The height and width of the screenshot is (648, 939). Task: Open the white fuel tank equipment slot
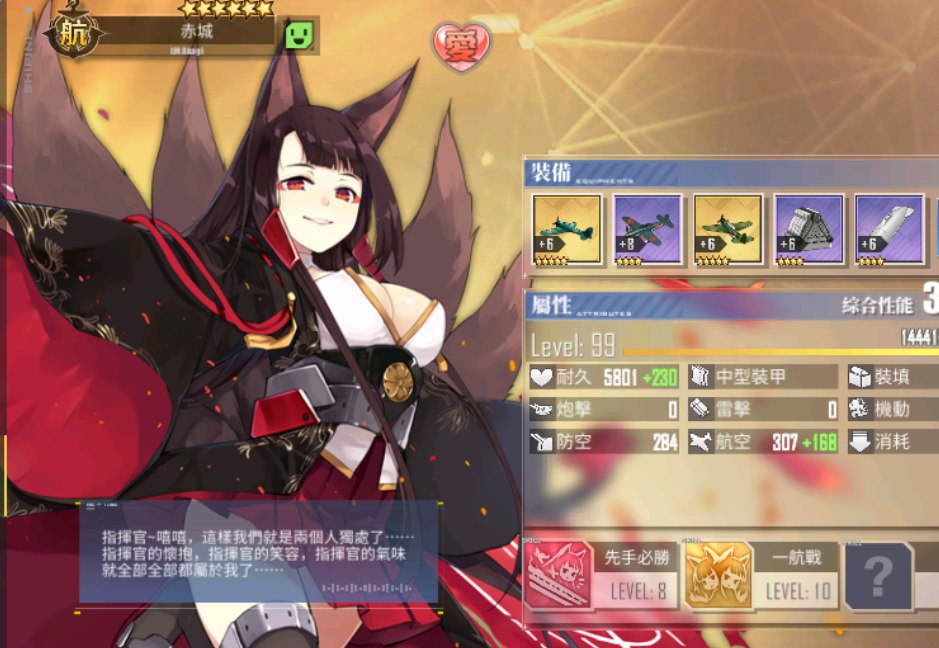point(888,230)
